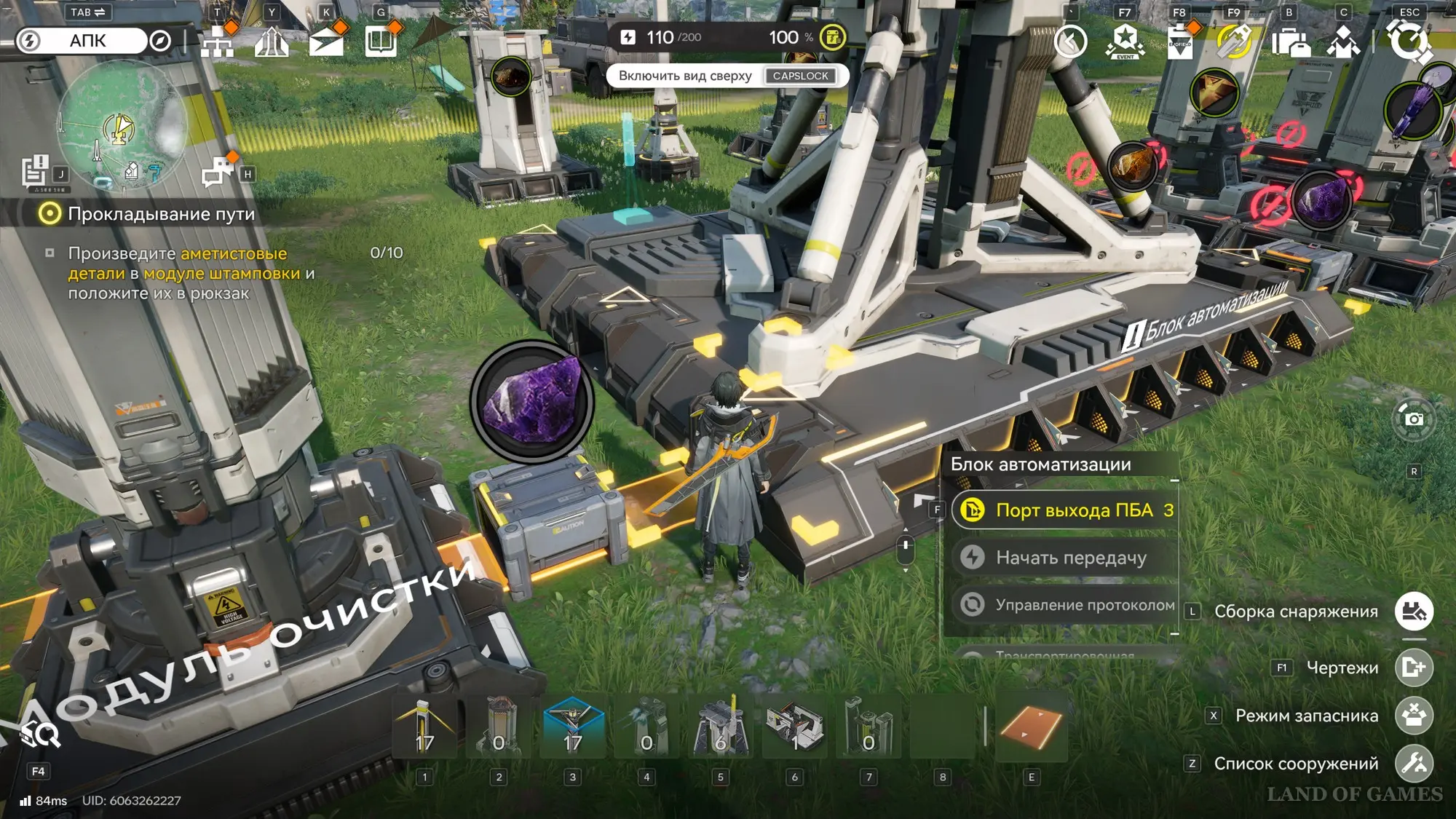Image resolution: width=1456 pixels, height=819 pixels.
Task: Open the envelope mail icon
Action: 326,41
